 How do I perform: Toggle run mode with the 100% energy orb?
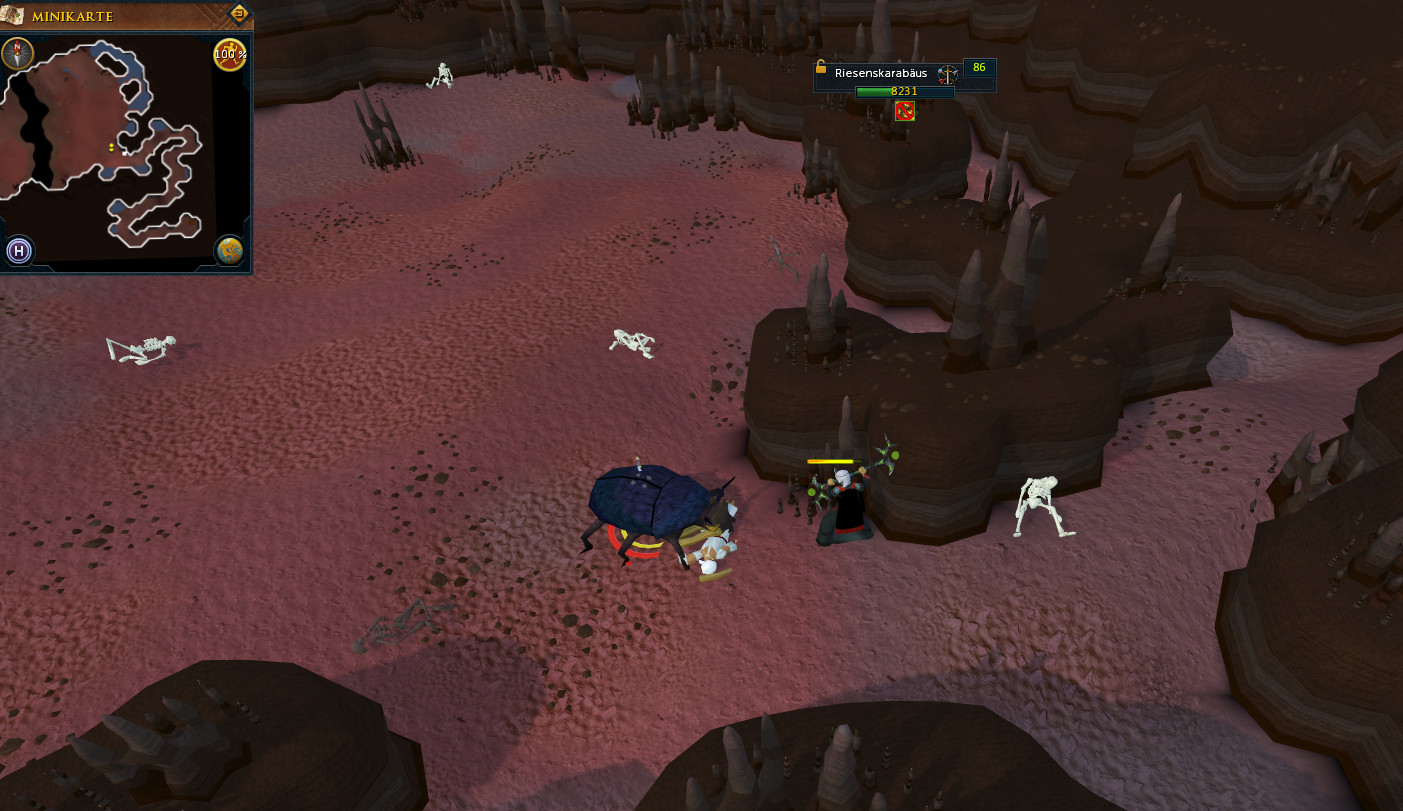click(x=230, y=54)
